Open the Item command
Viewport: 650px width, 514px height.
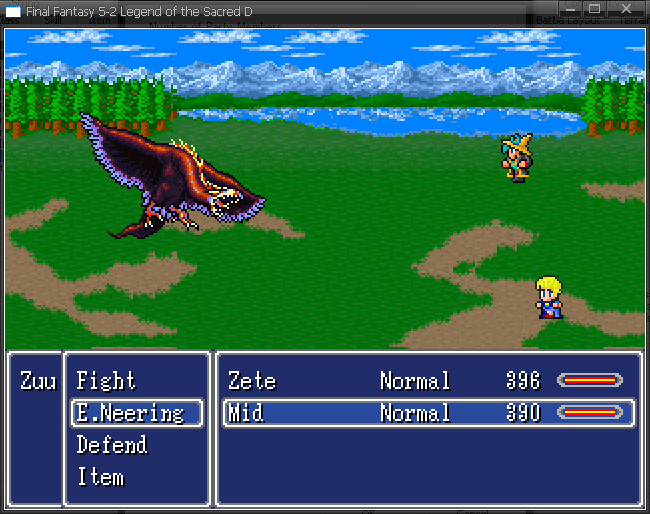coord(101,477)
